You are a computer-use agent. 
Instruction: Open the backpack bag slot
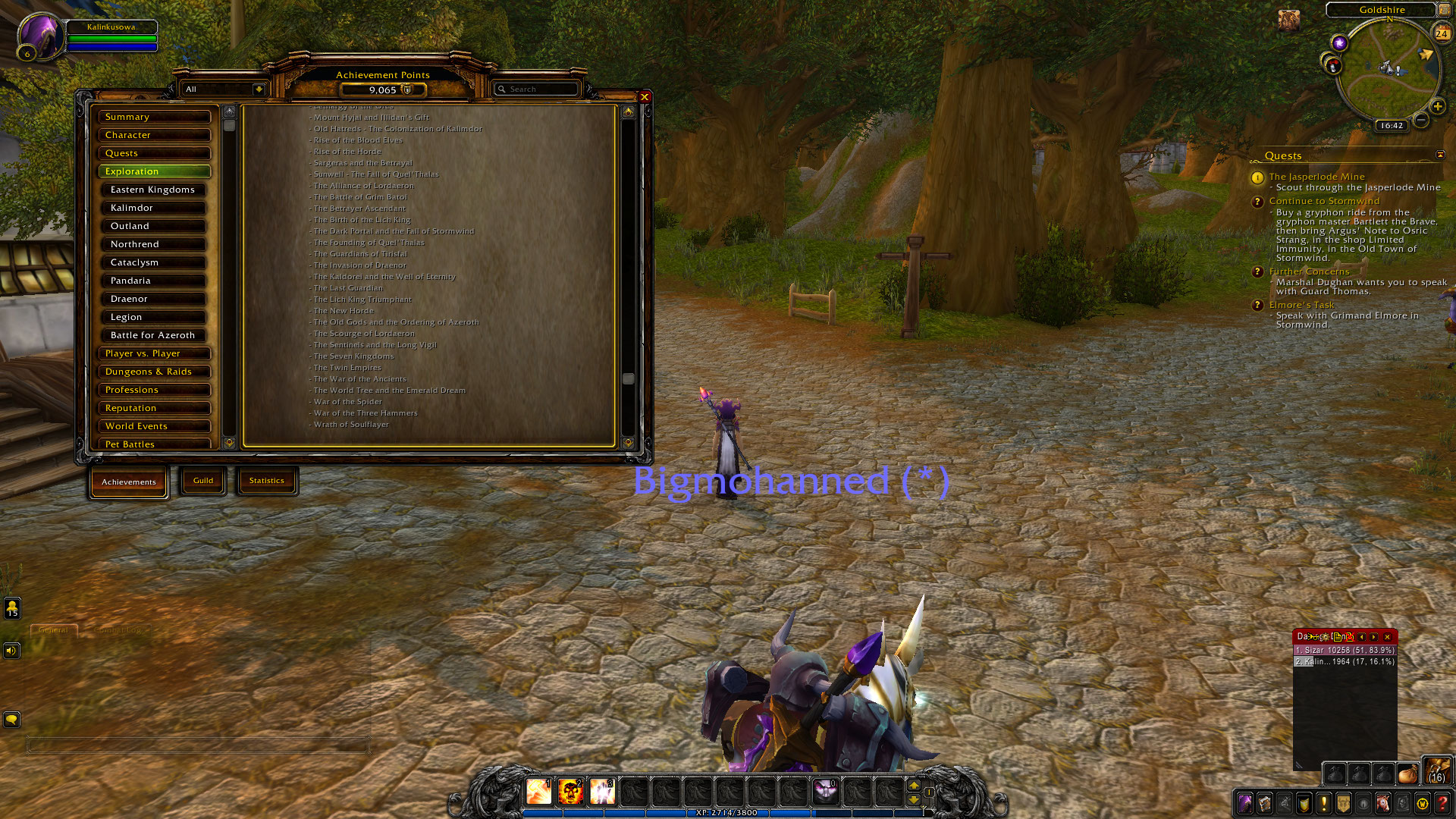pyautogui.click(x=1437, y=772)
